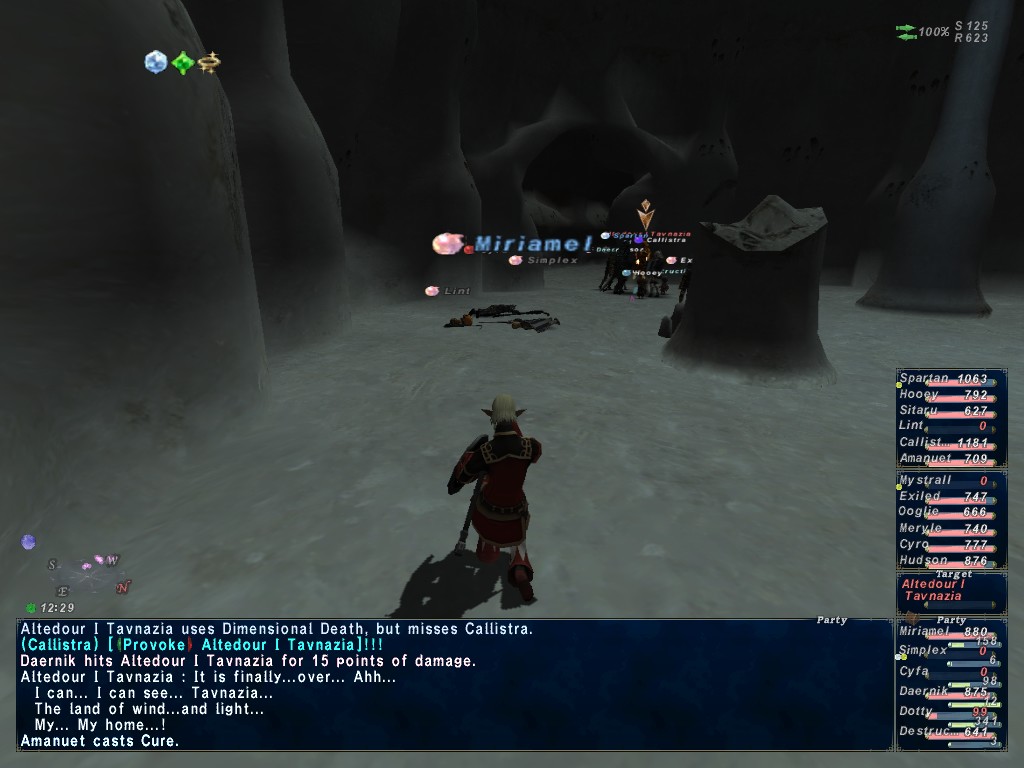Select Hooey in the alliance list
The image size is (1024, 768).
coord(948,395)
